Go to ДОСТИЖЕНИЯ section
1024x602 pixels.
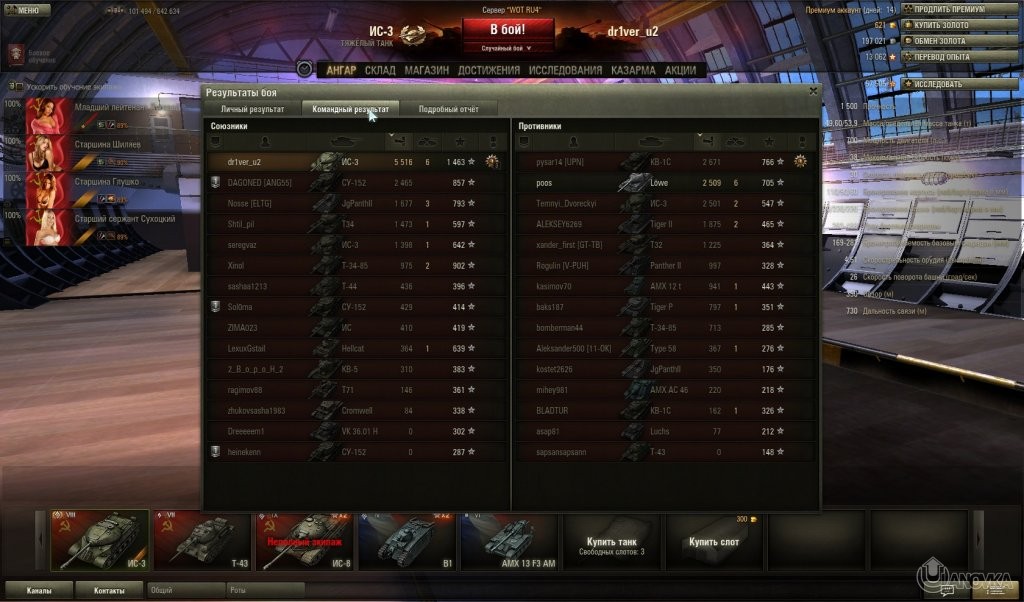489,70
